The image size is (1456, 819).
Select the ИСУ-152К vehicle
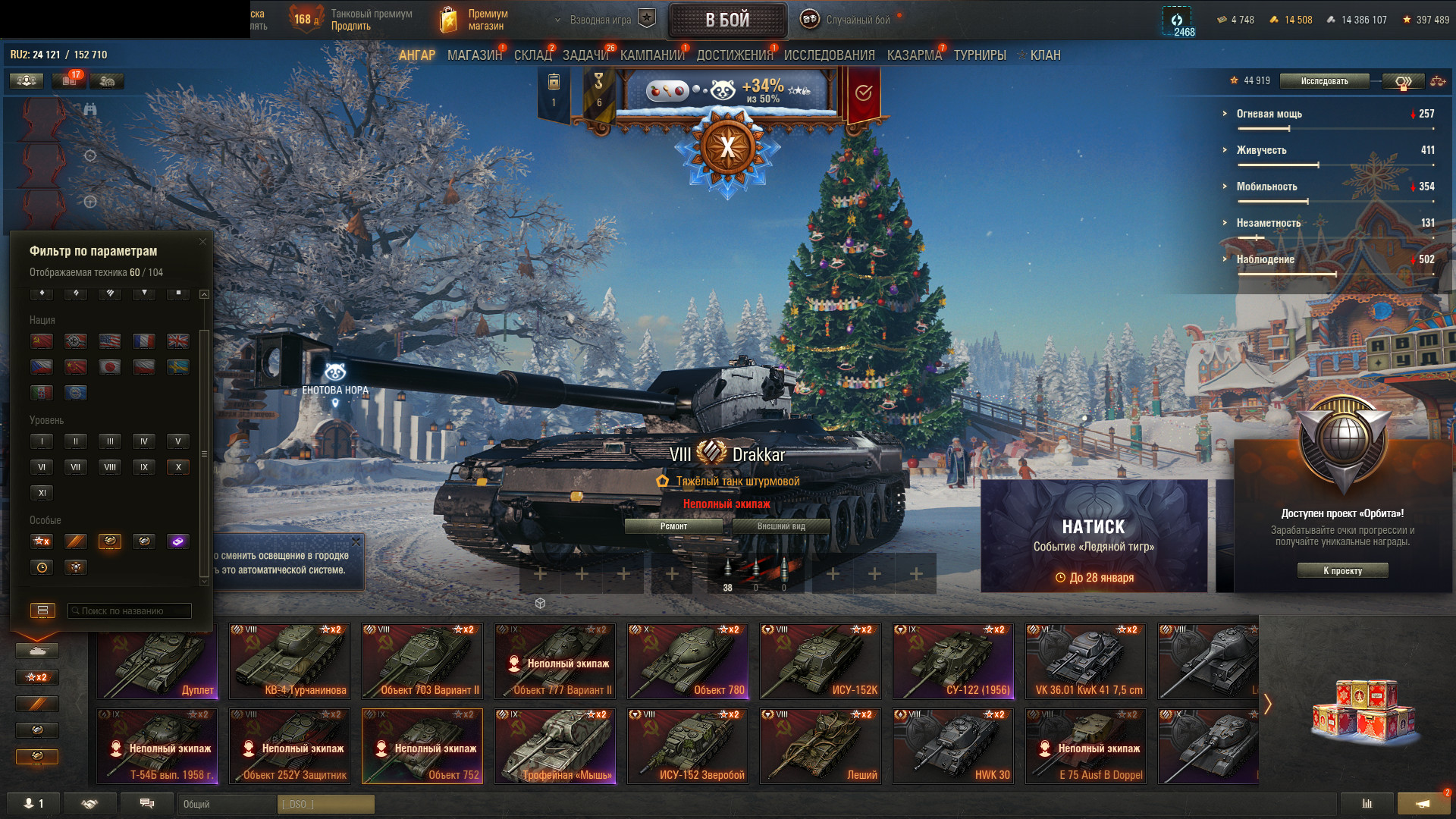pos(821,661)
